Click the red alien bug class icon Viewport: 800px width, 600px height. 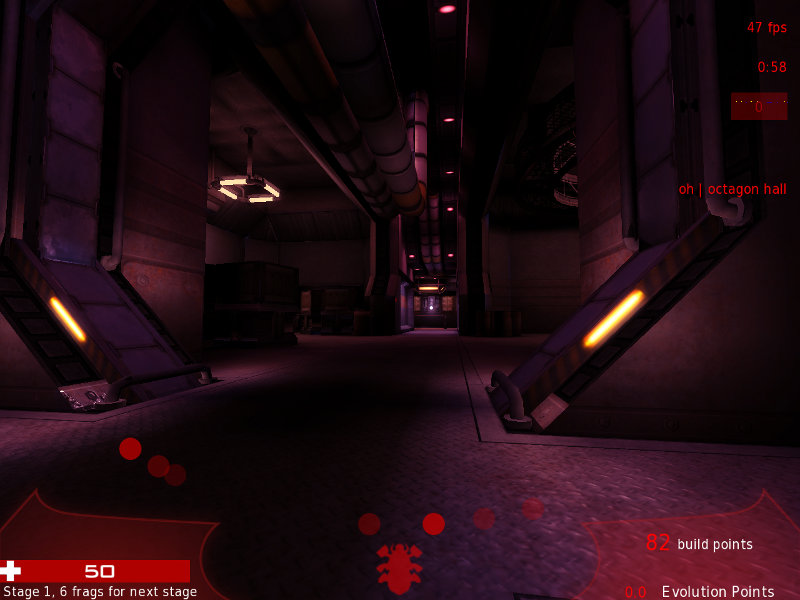pos(399,567)
